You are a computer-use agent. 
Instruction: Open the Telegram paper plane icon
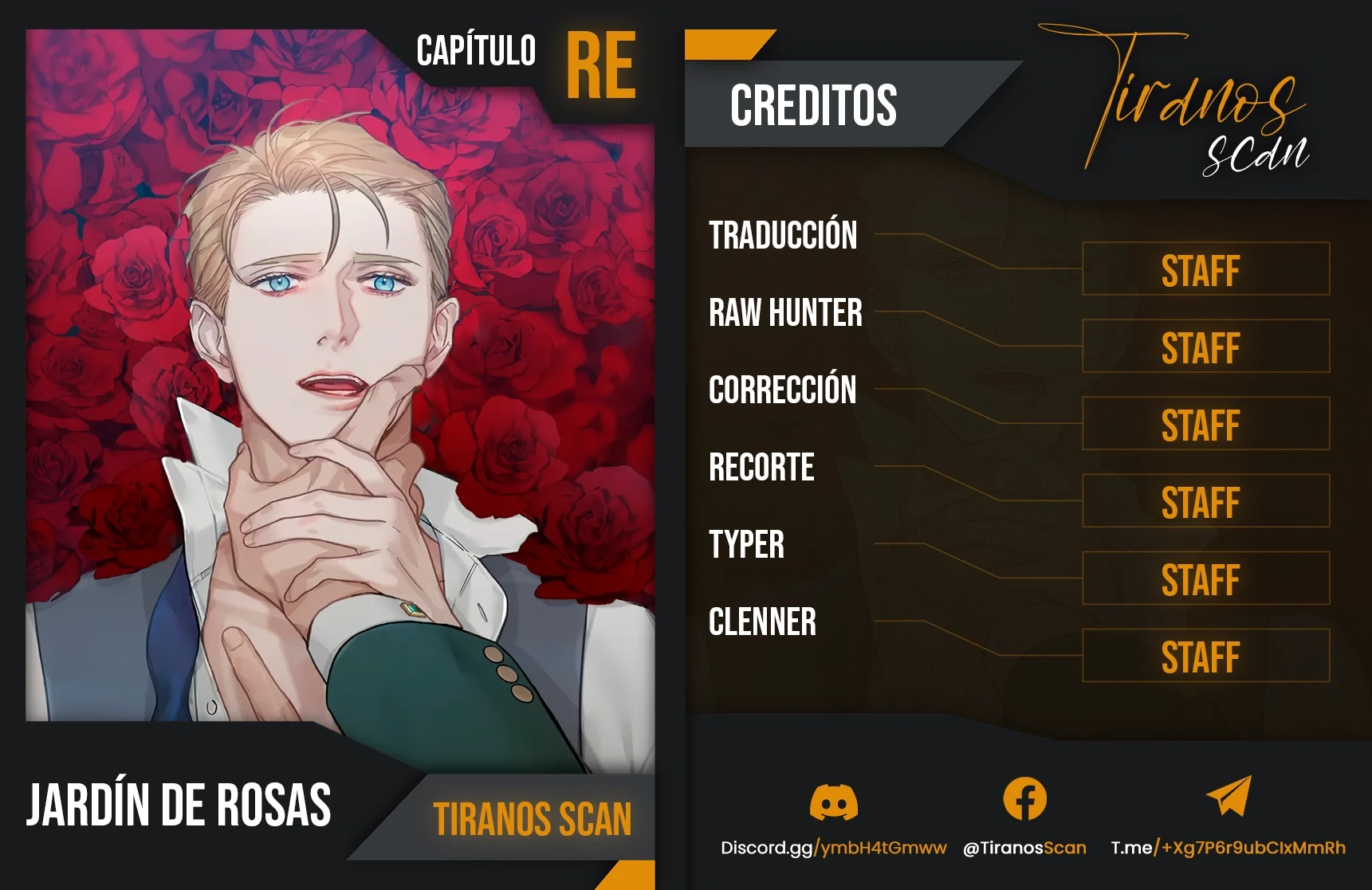(x=1229, y=796)
